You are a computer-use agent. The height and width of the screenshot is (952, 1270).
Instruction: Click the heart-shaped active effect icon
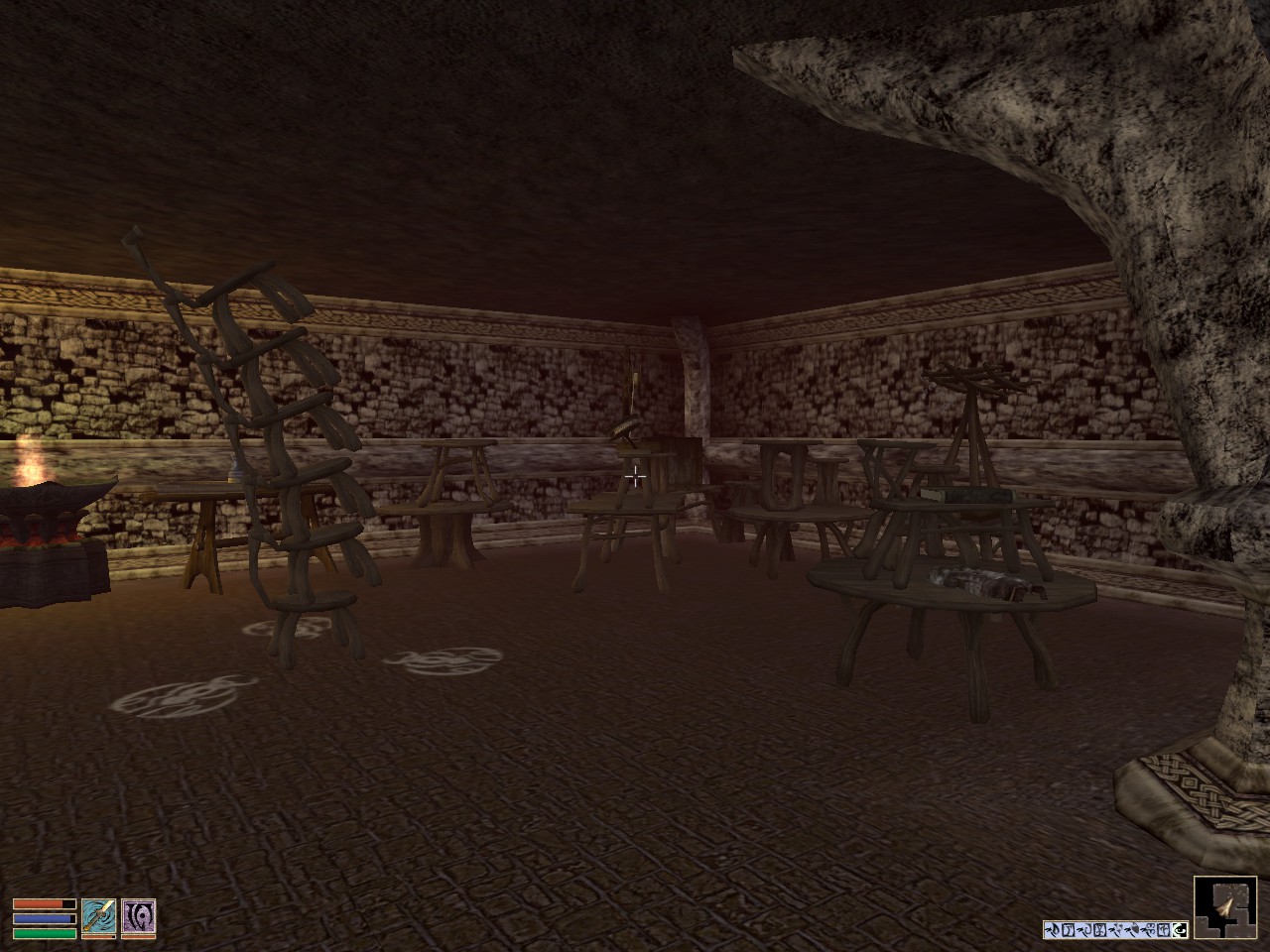coord(1134,928)
